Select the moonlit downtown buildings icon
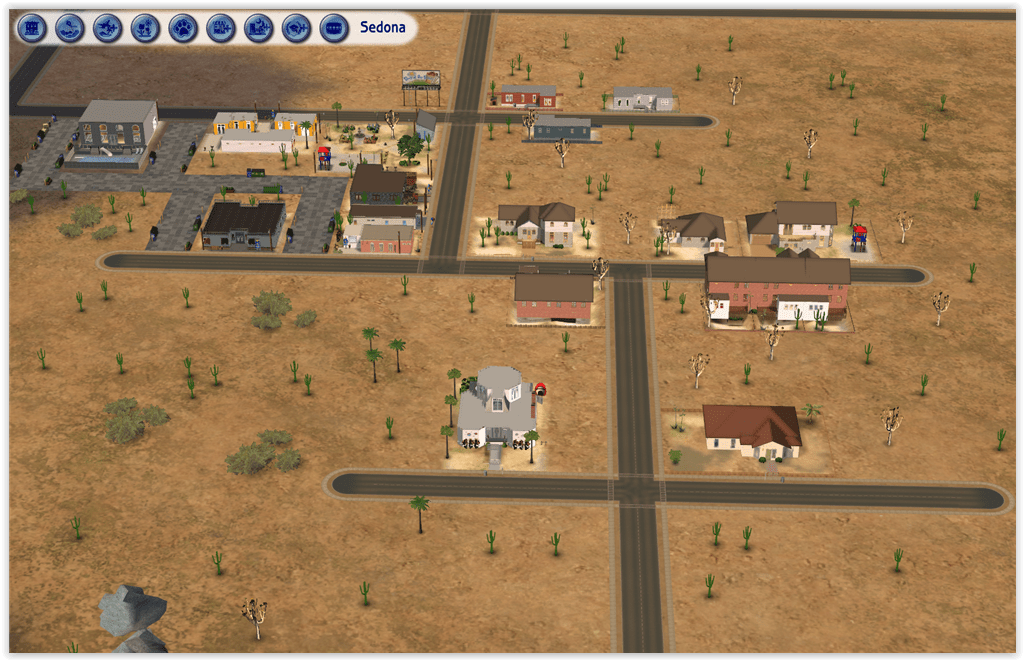Screen dimensions: 1024x661 point(259,28)
